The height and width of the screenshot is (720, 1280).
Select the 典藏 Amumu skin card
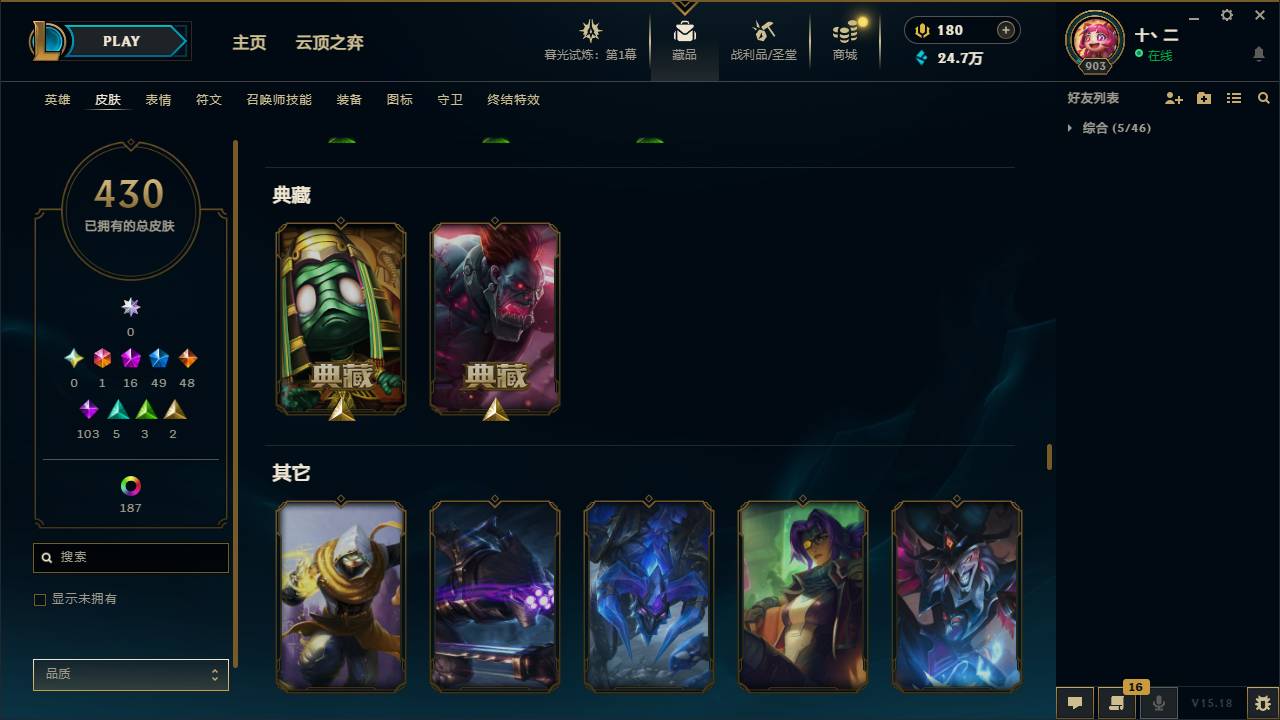(341, 318)
